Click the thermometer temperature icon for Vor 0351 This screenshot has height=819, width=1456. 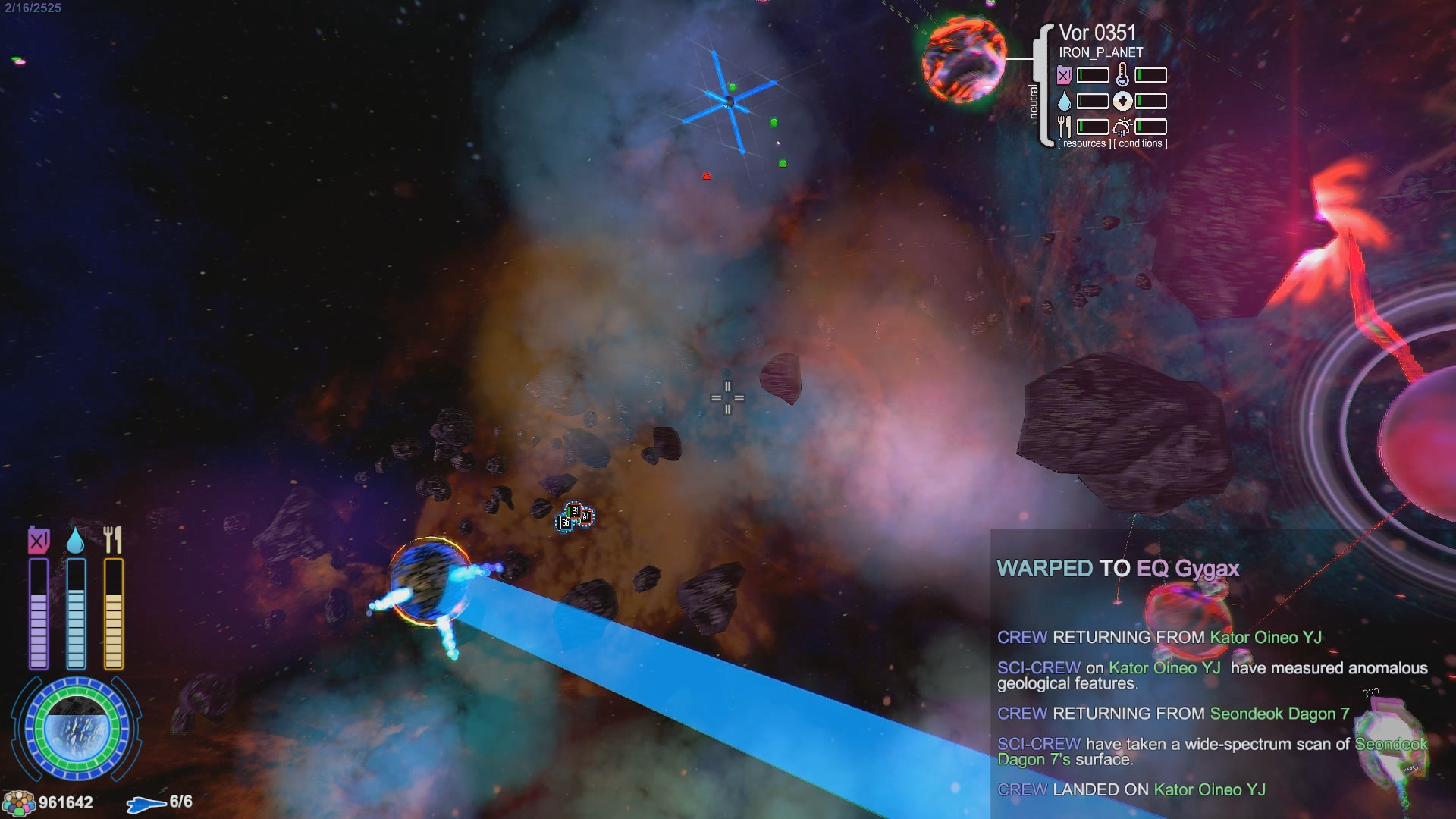(1122, 74)
